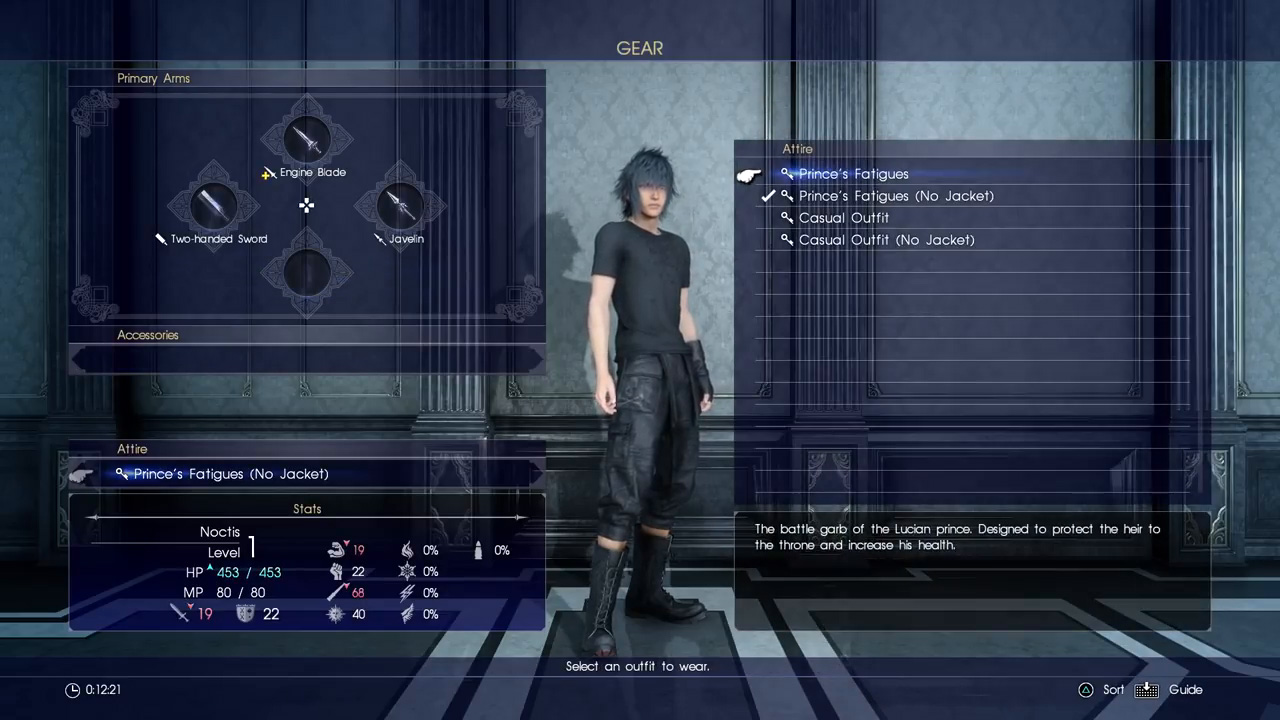Open the equipped Attire slot row
Viewport: 1280px width, 720px height.
click(300, 474)
